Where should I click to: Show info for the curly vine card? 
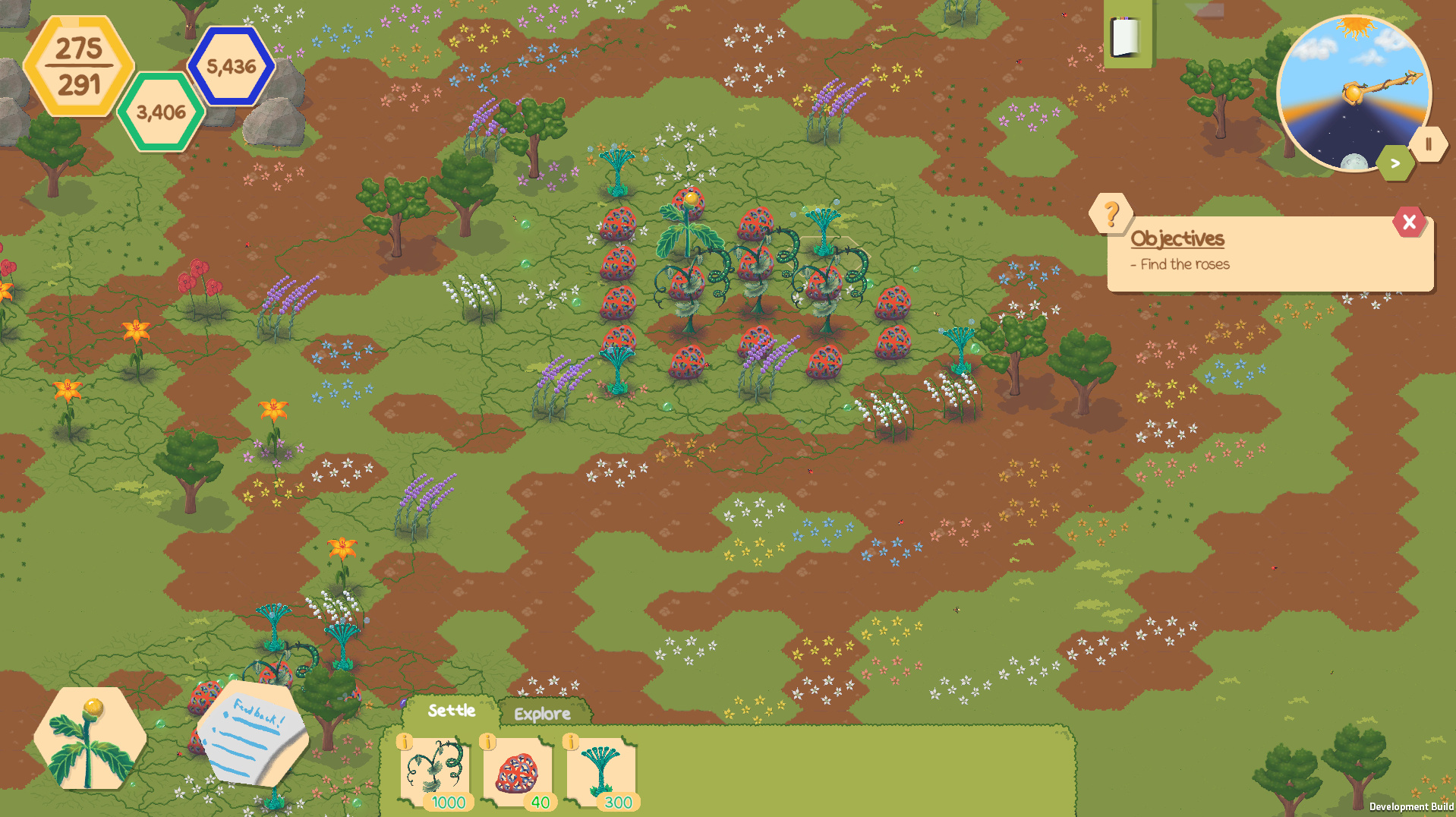coord(405,742)
